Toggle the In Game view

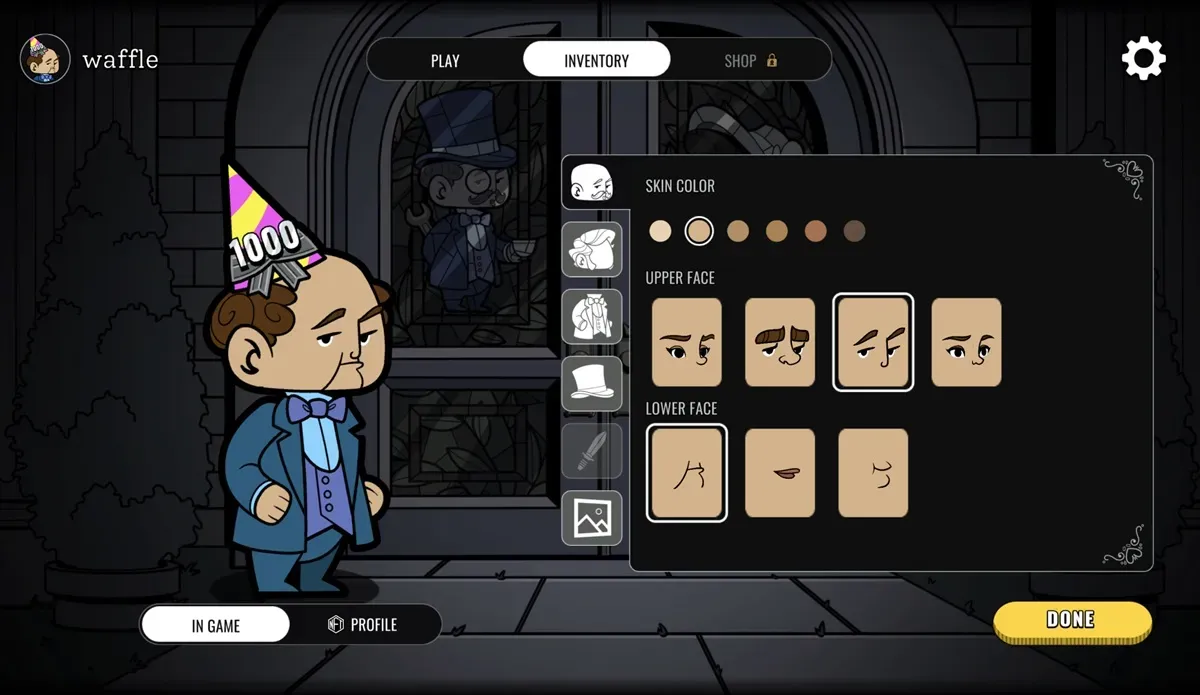216,625
